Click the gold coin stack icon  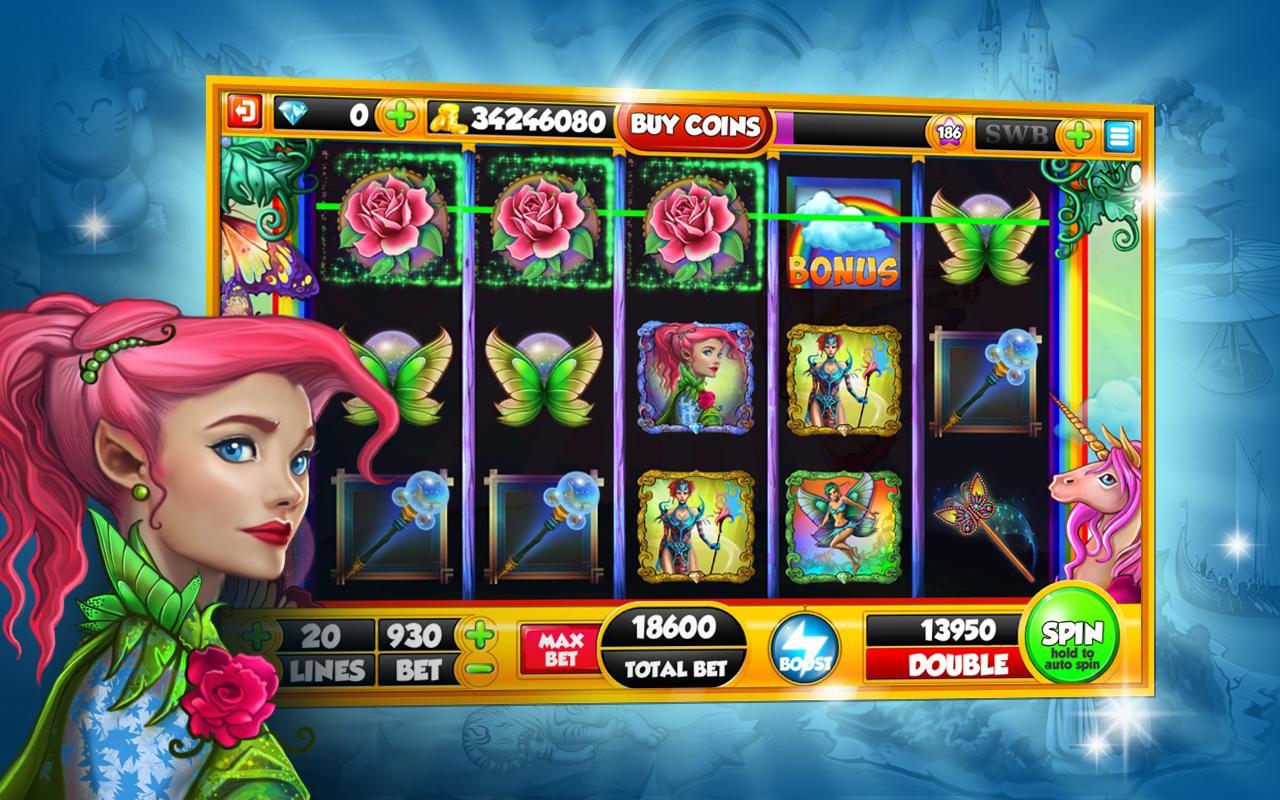[448, 116]
